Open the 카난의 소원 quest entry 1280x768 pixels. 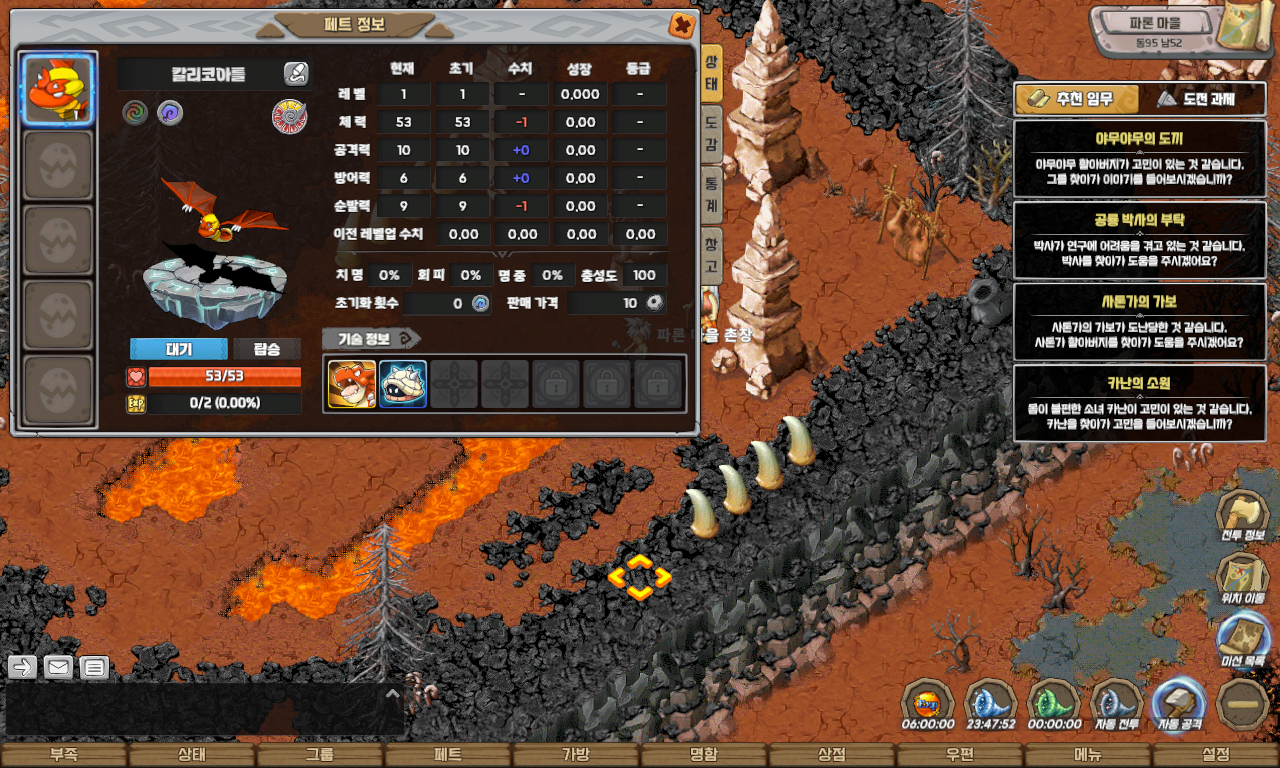tap(1139, 403)
